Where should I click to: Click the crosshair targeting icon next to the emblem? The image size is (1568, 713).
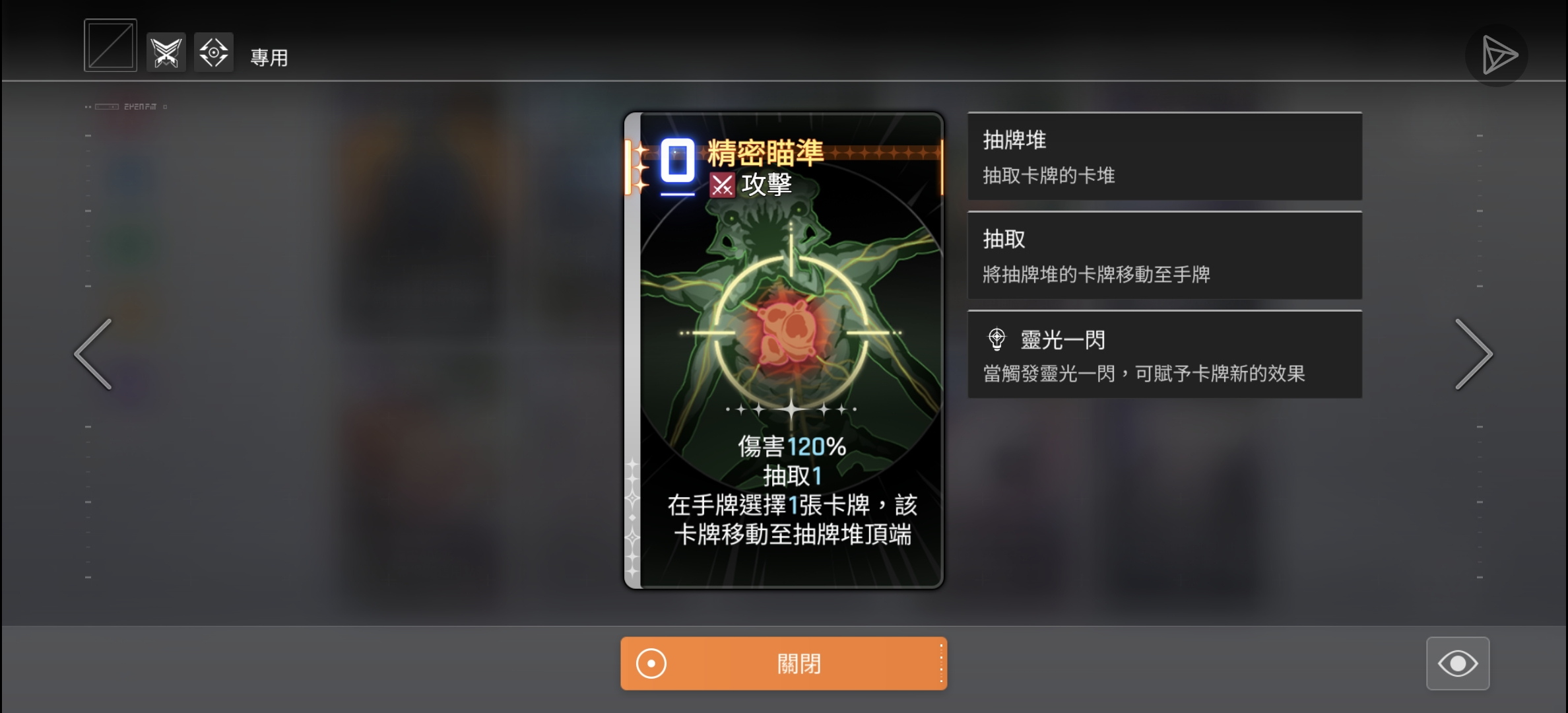[214, 52]
